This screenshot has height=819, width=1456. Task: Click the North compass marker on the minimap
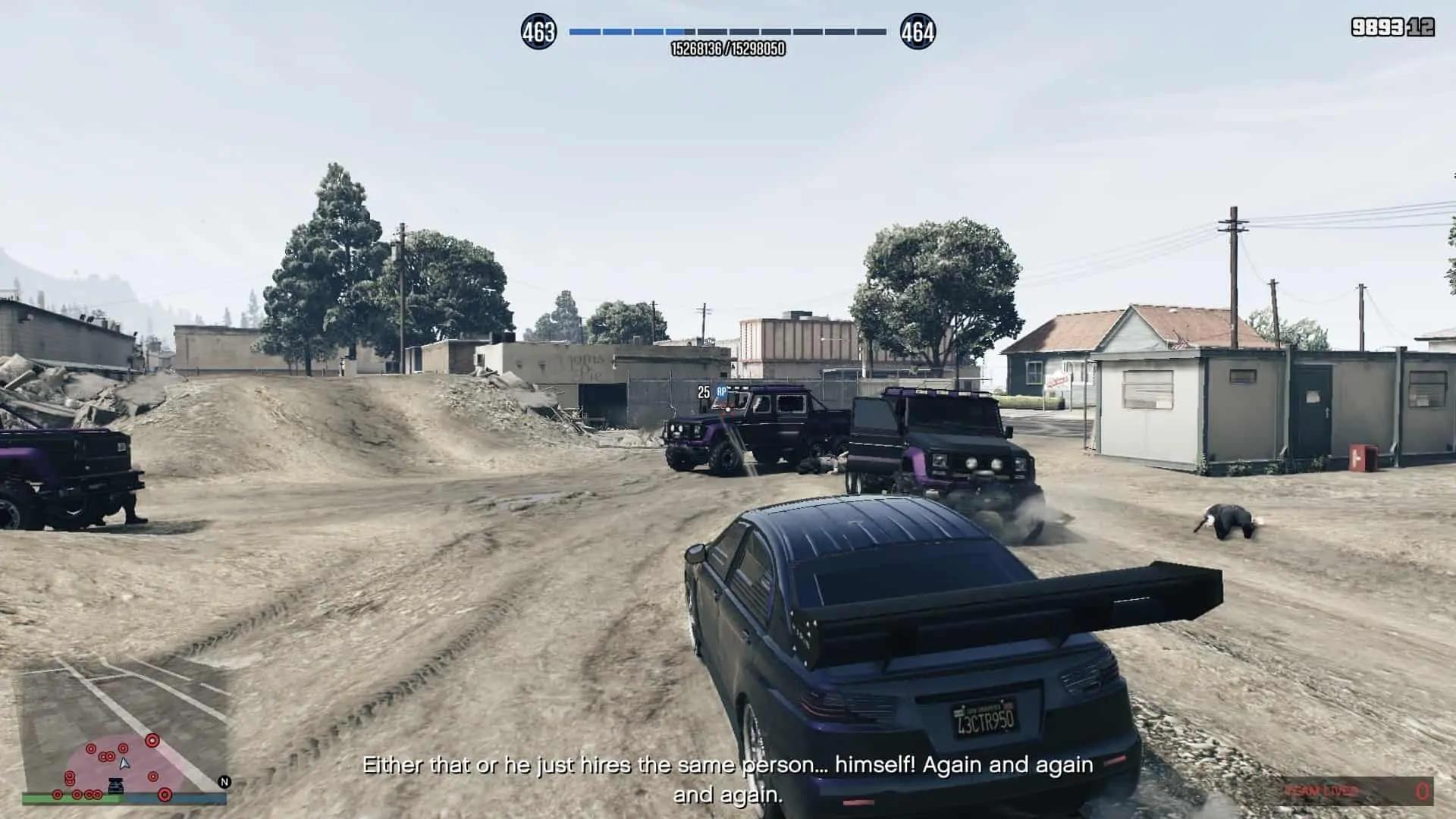pyautogui.click(x=224, y=782)
